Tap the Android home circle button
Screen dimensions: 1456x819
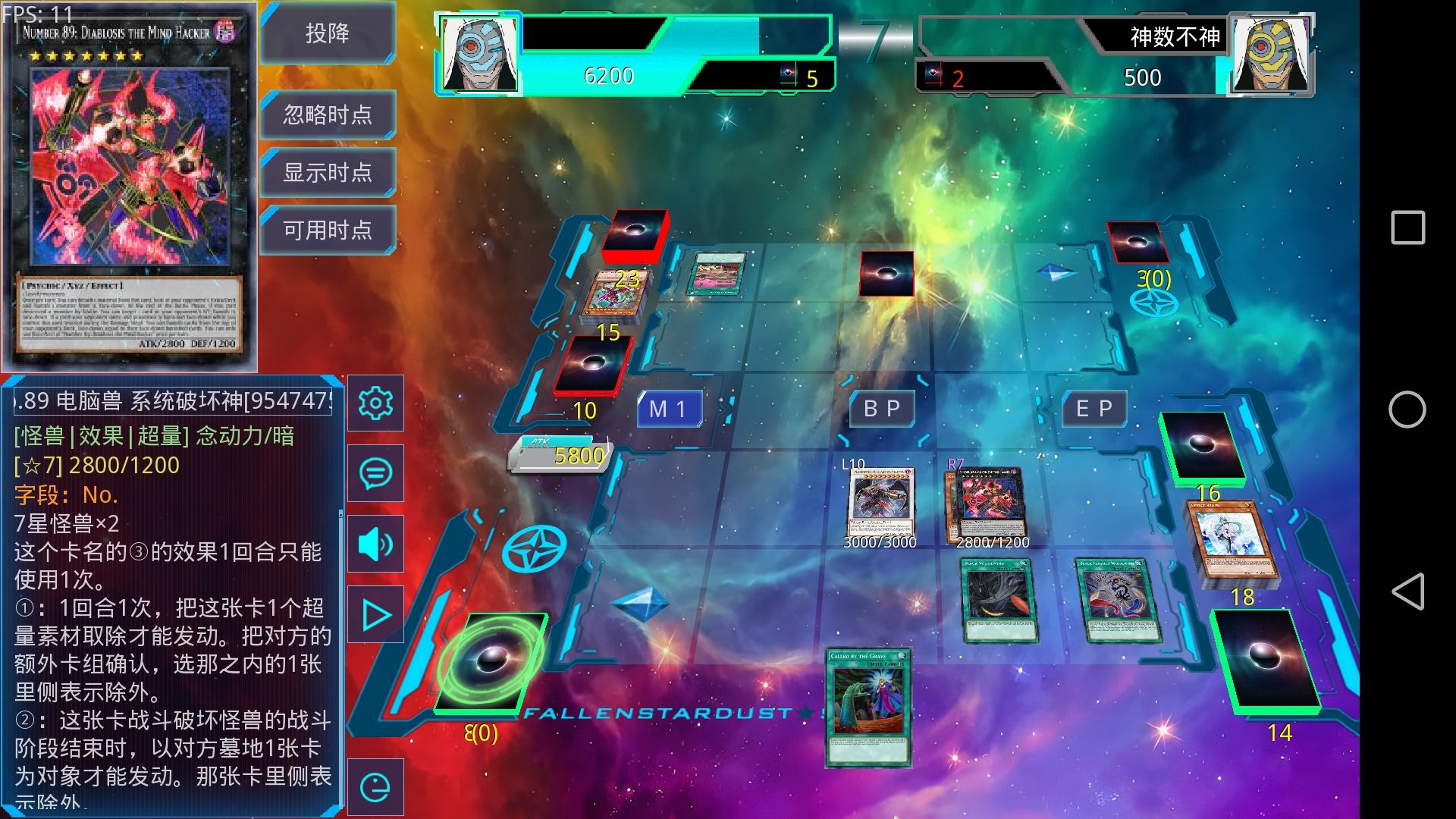pos(1407,409)
